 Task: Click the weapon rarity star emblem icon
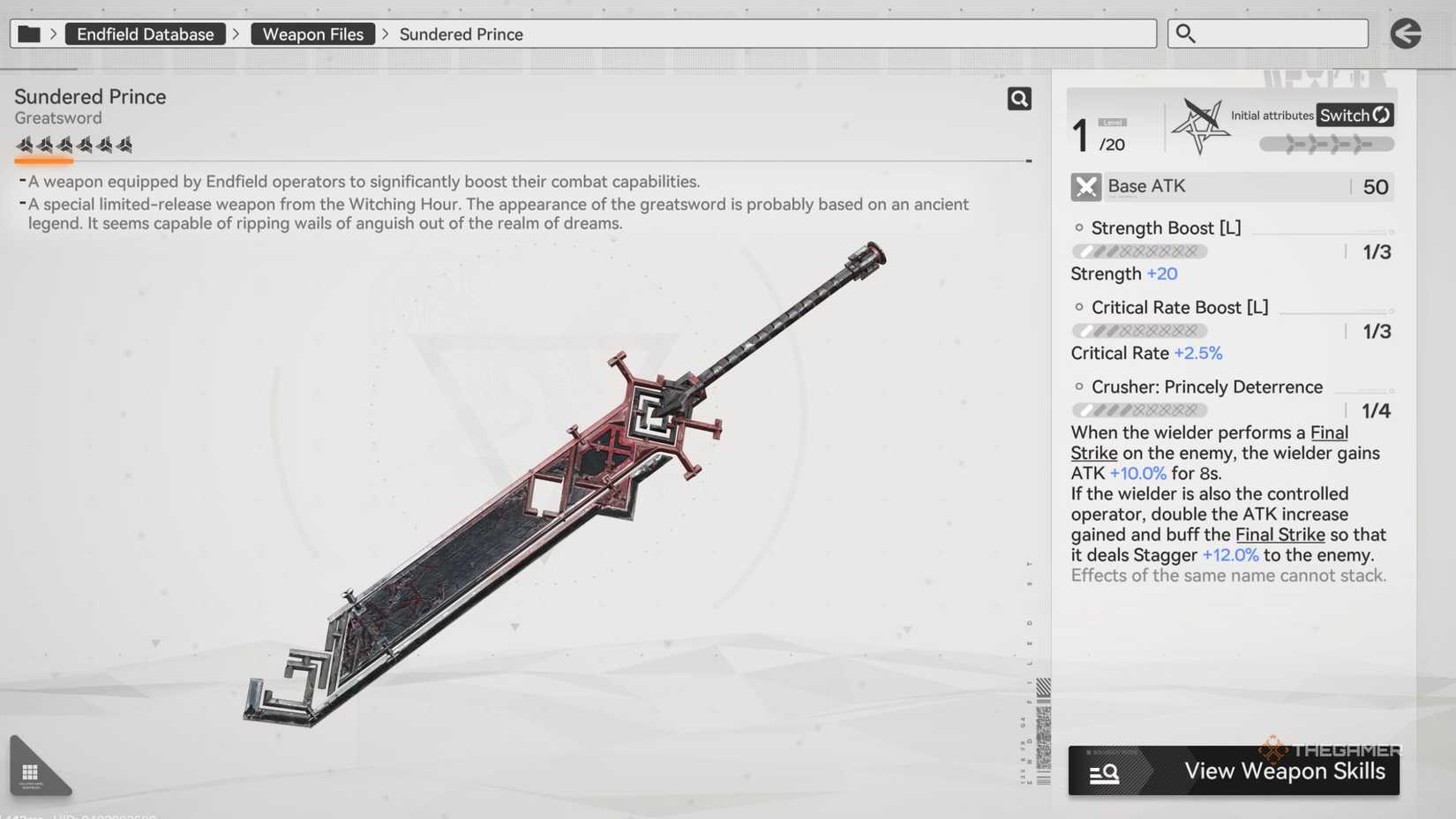point(1202,124)
